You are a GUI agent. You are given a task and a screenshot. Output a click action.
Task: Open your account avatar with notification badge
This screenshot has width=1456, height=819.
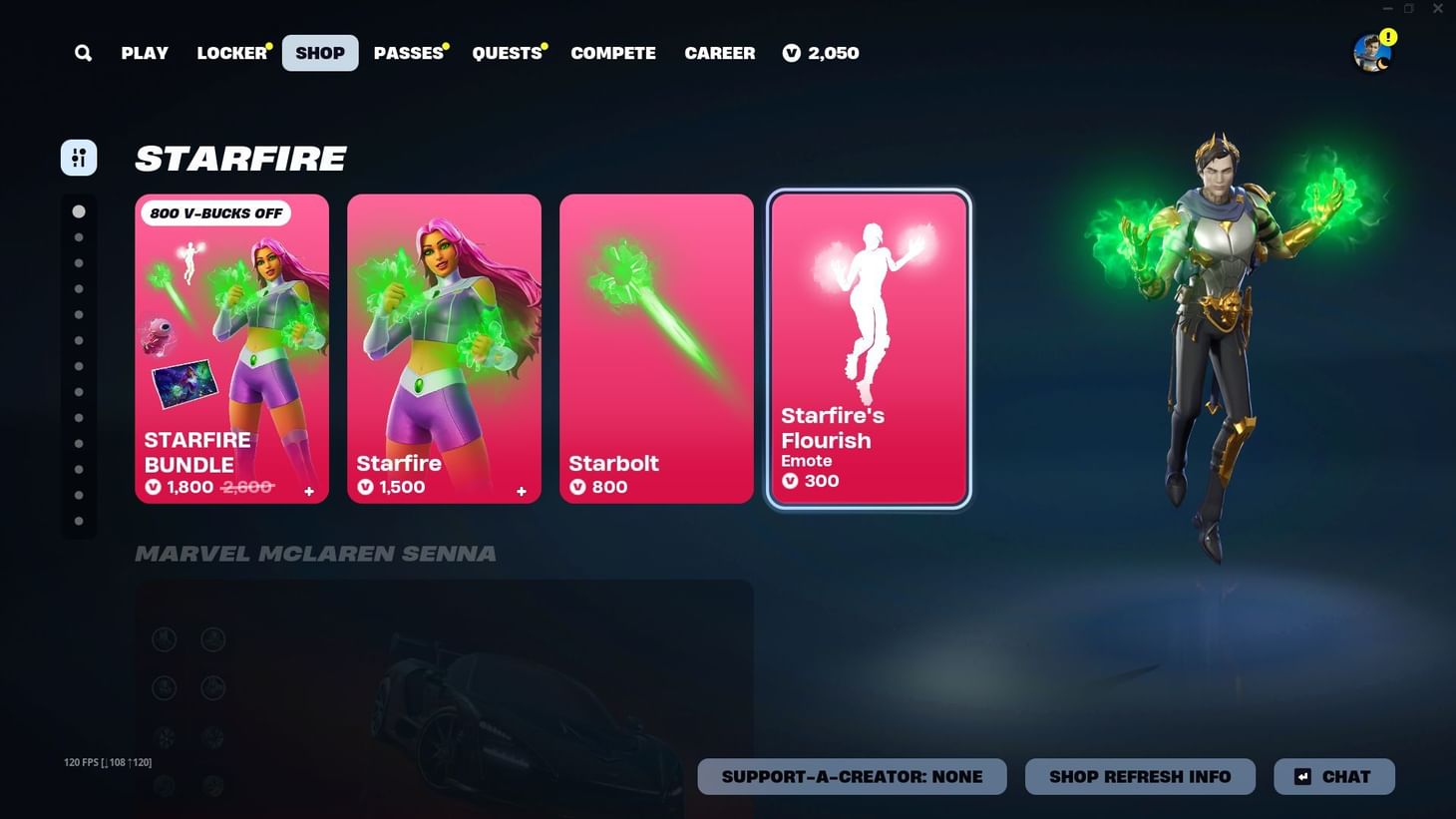1372,52
